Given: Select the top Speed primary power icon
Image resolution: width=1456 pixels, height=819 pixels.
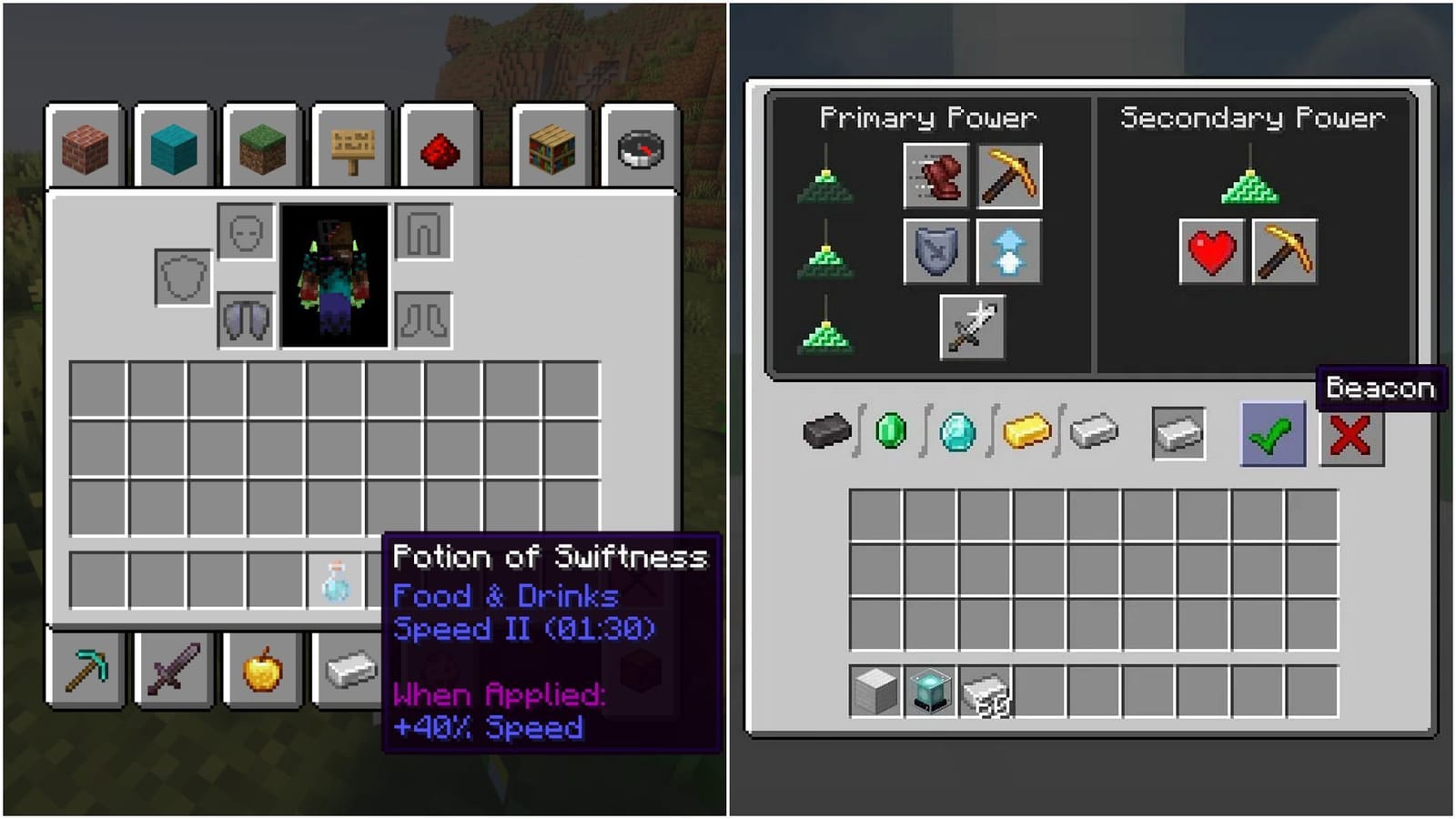Looking at the screenshot, I should (x=826, y=187).
